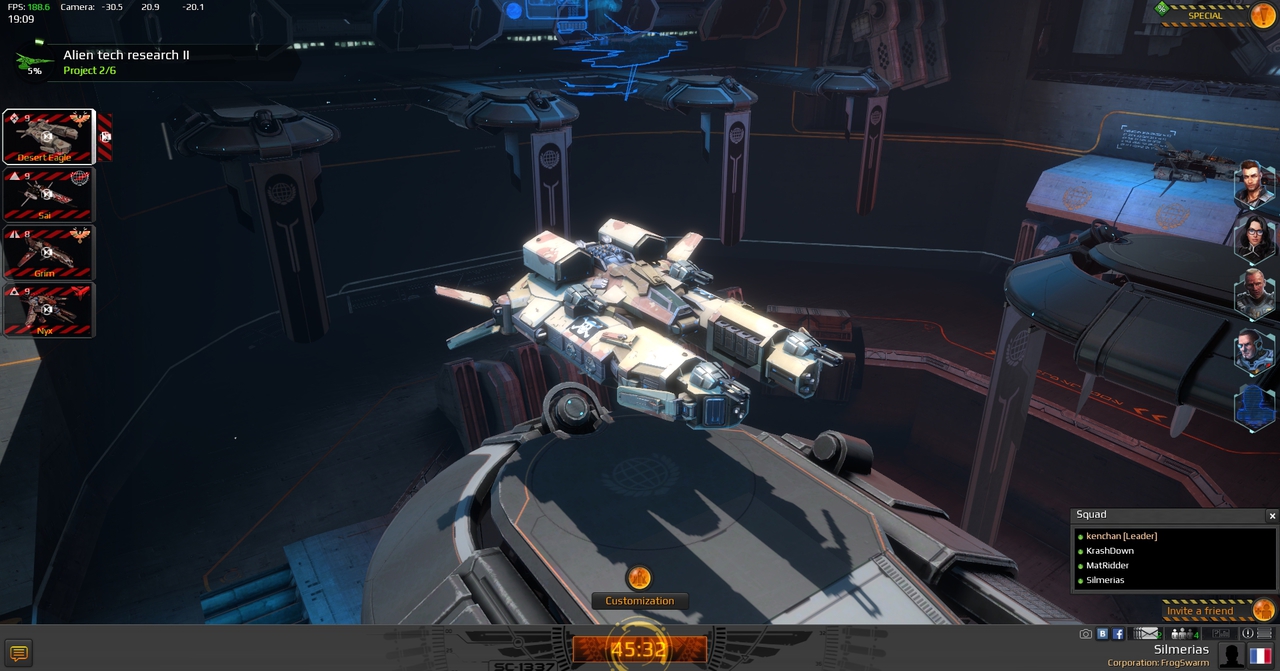Choose the Sai ship slot
The width and height of the screenshot is (1280, 671).
48,194
